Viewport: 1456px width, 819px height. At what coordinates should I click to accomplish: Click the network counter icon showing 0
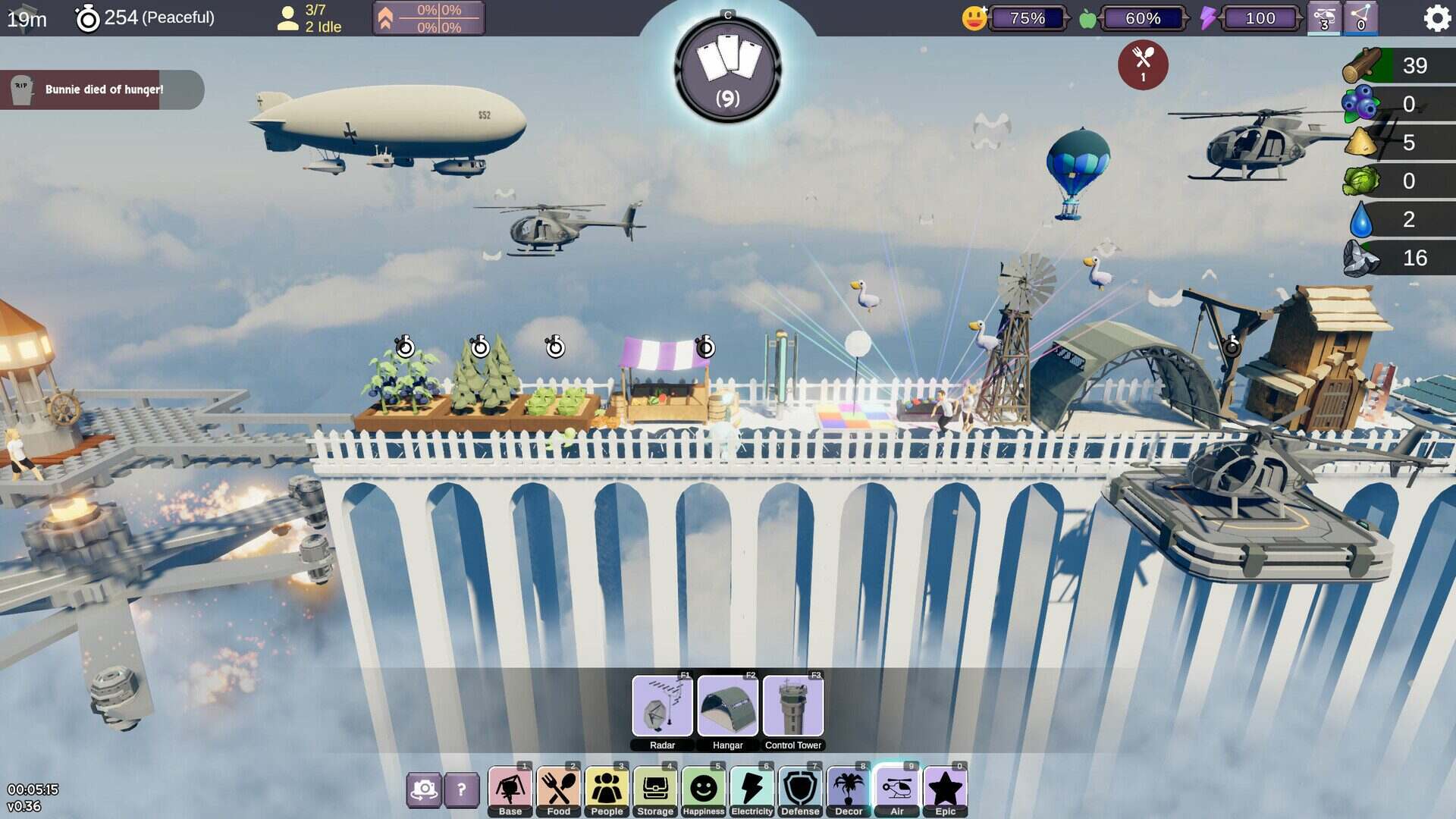pos(1362,17)
